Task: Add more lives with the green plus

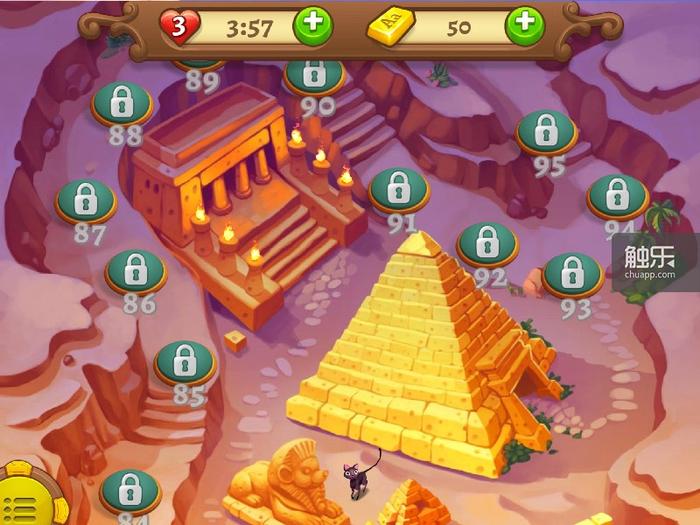Action: tap(312, 26)
